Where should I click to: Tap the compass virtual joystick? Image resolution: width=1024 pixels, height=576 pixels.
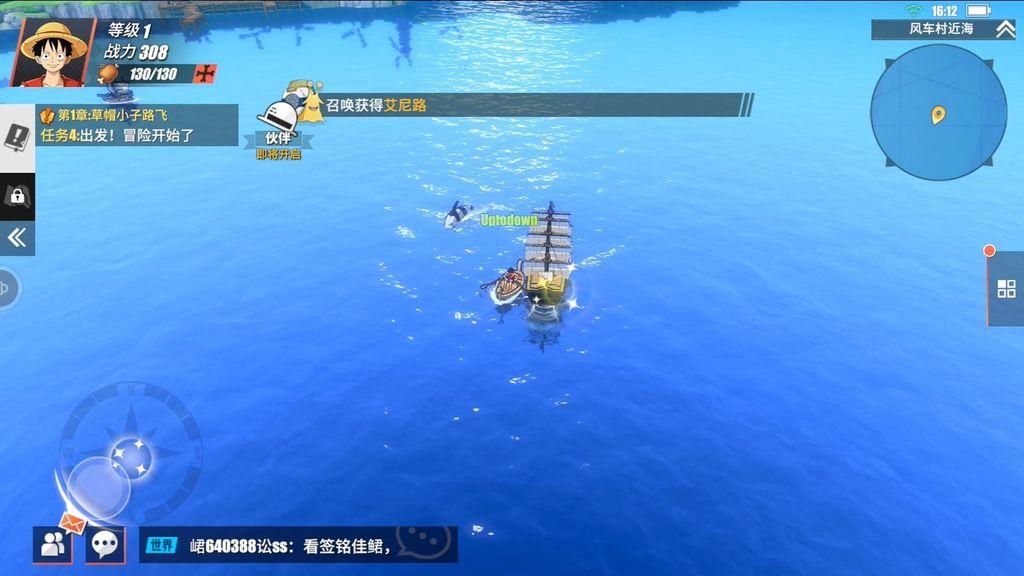pyautogui.click(x=130, y=455)
